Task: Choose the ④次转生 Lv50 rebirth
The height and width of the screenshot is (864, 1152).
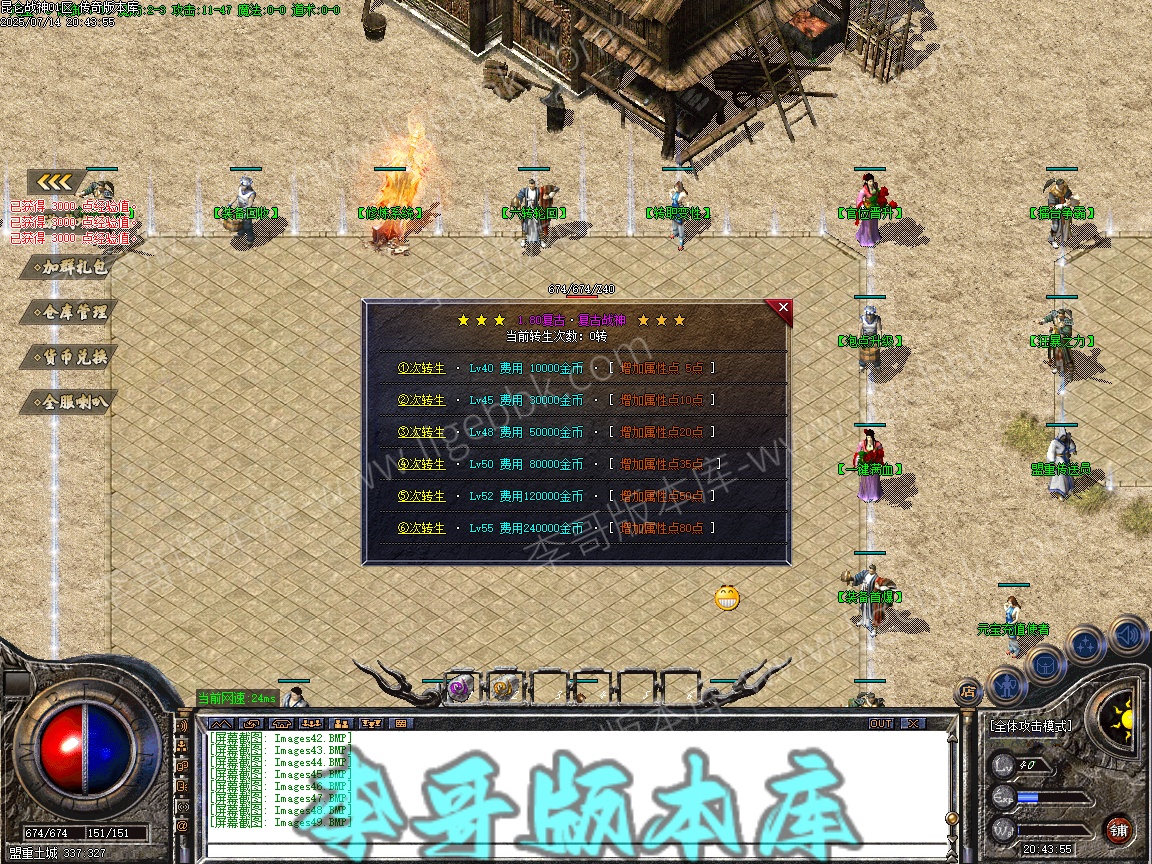Action: click(421, 464)
